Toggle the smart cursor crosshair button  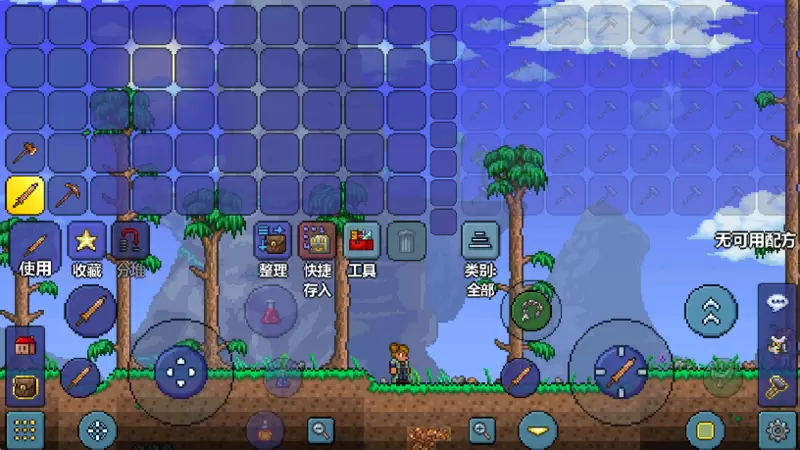[97, 430]
